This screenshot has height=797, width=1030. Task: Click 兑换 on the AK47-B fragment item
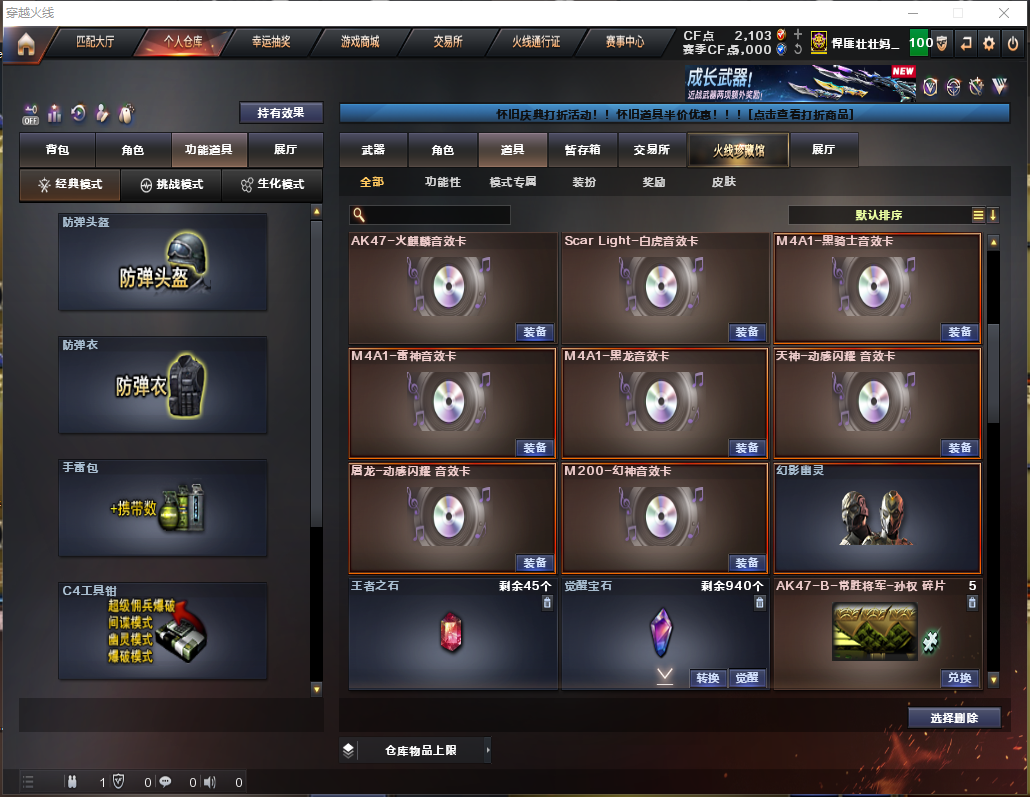tap(959, 678)
